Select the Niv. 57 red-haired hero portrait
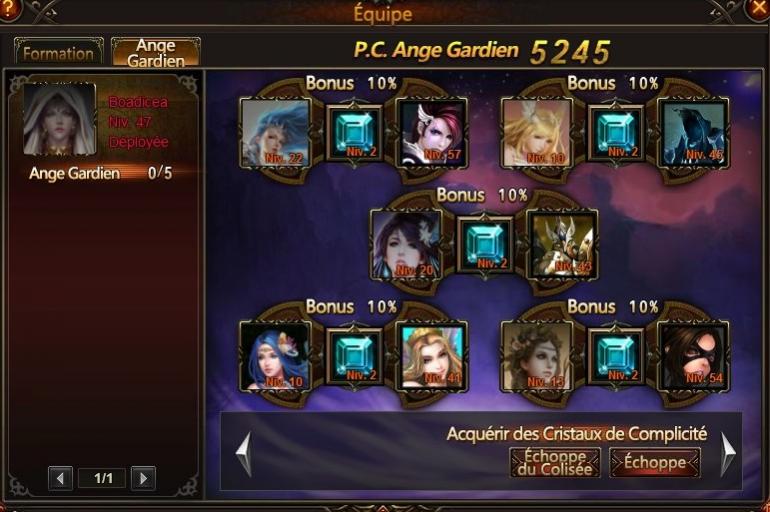The image size is (770, 512). [x=432, y=133]
